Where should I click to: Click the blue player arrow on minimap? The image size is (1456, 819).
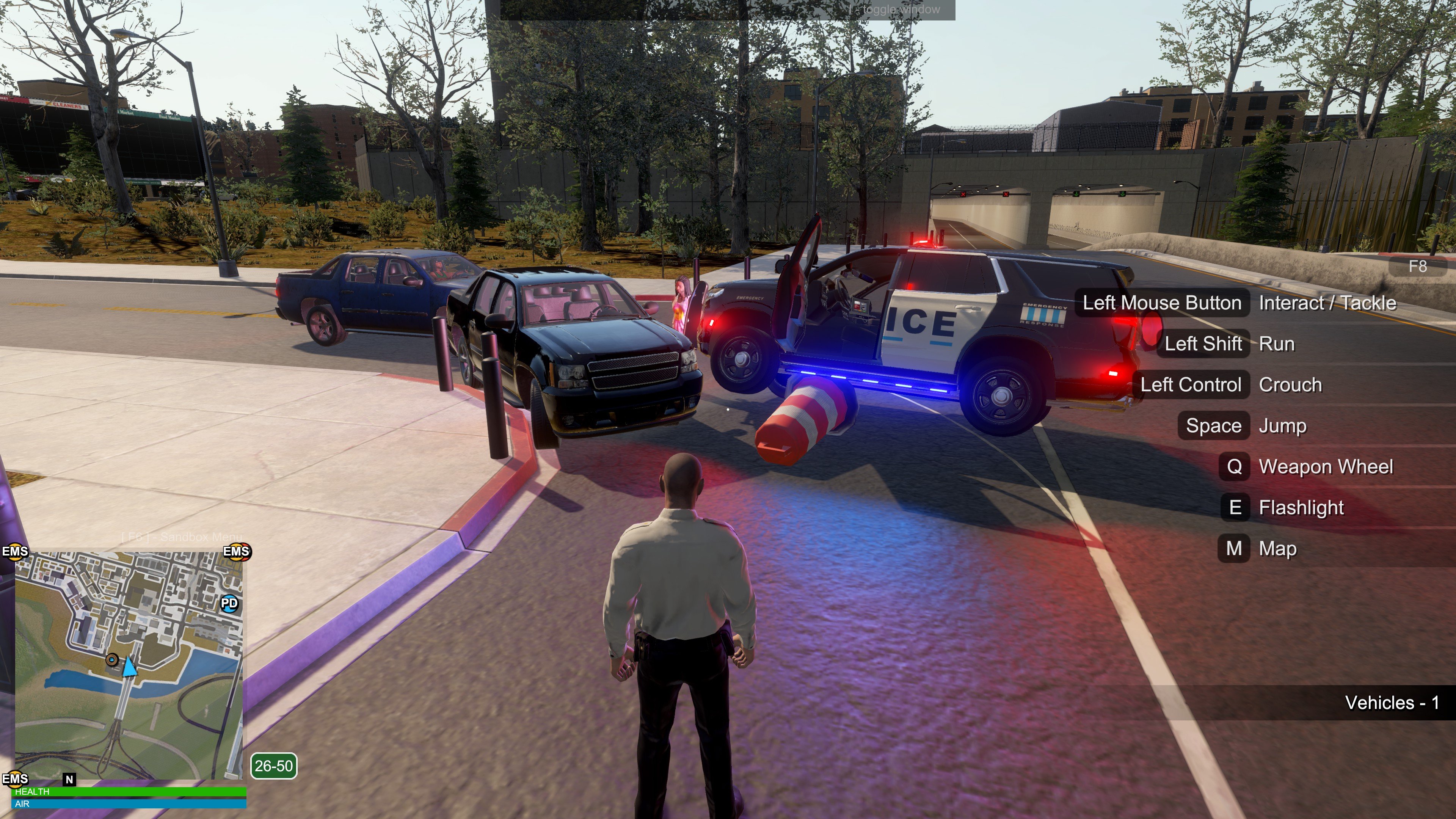coord(129,667)
